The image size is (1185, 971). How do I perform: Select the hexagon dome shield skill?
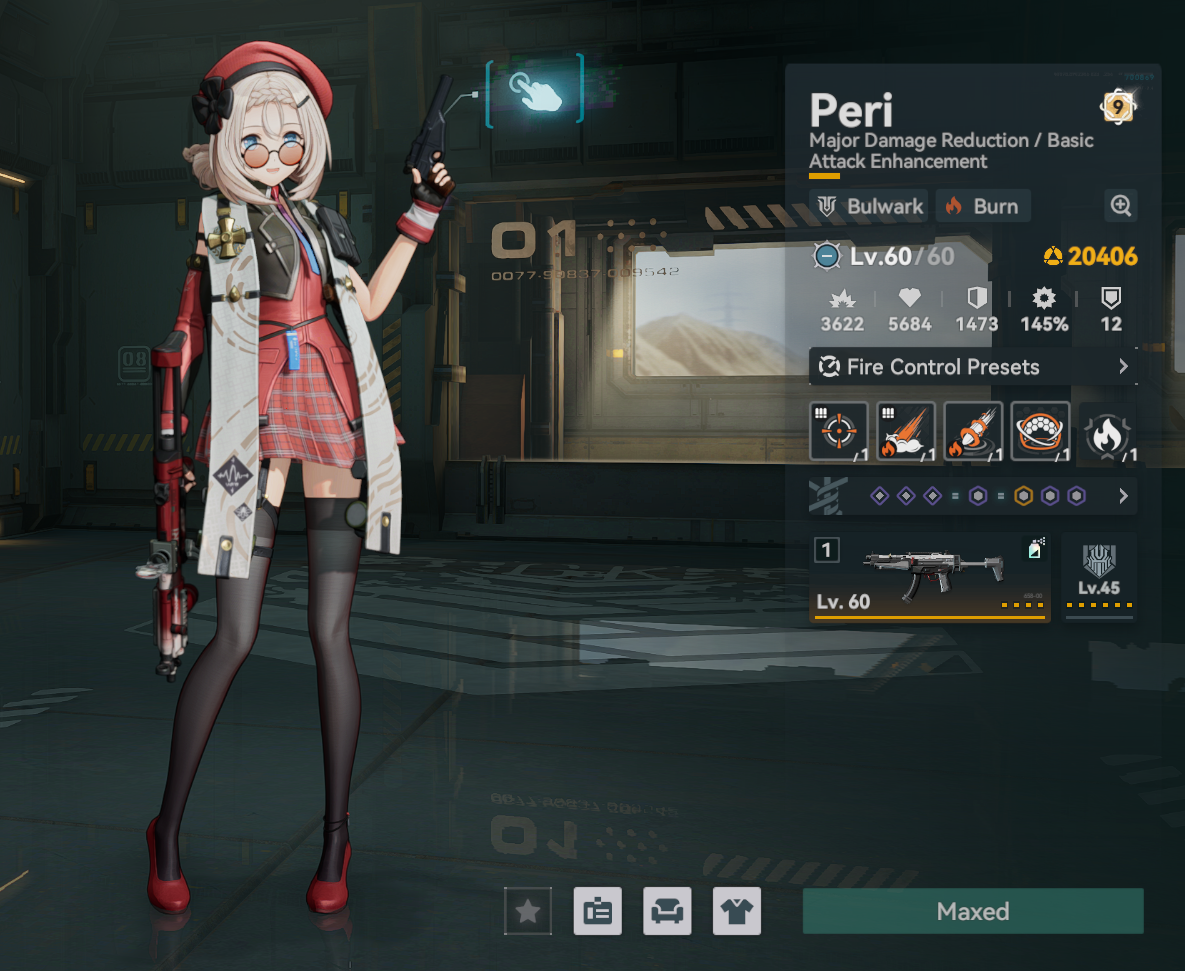(1040, 432)
